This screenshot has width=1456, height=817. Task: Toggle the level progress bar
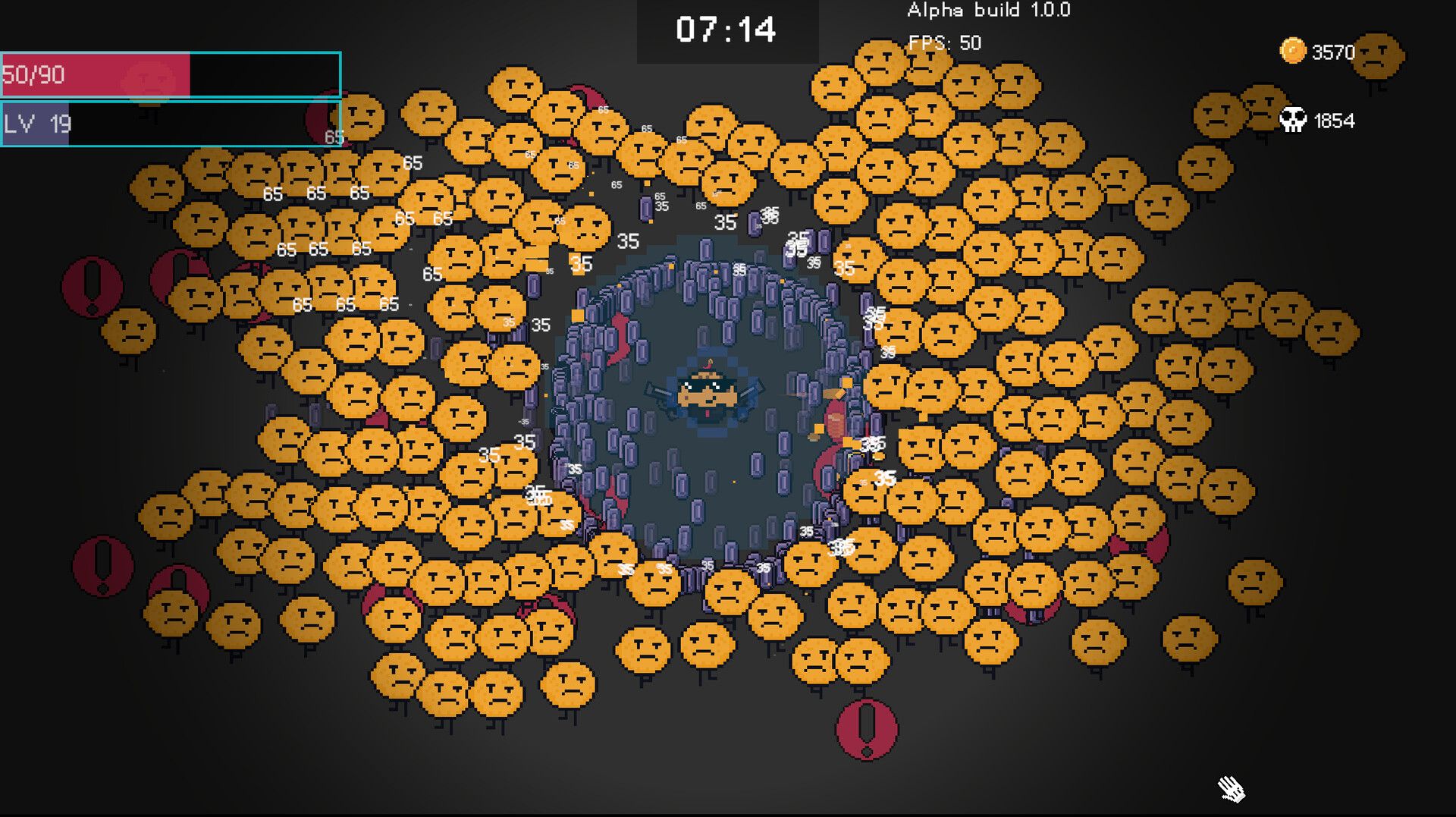(x=171, y=124)
